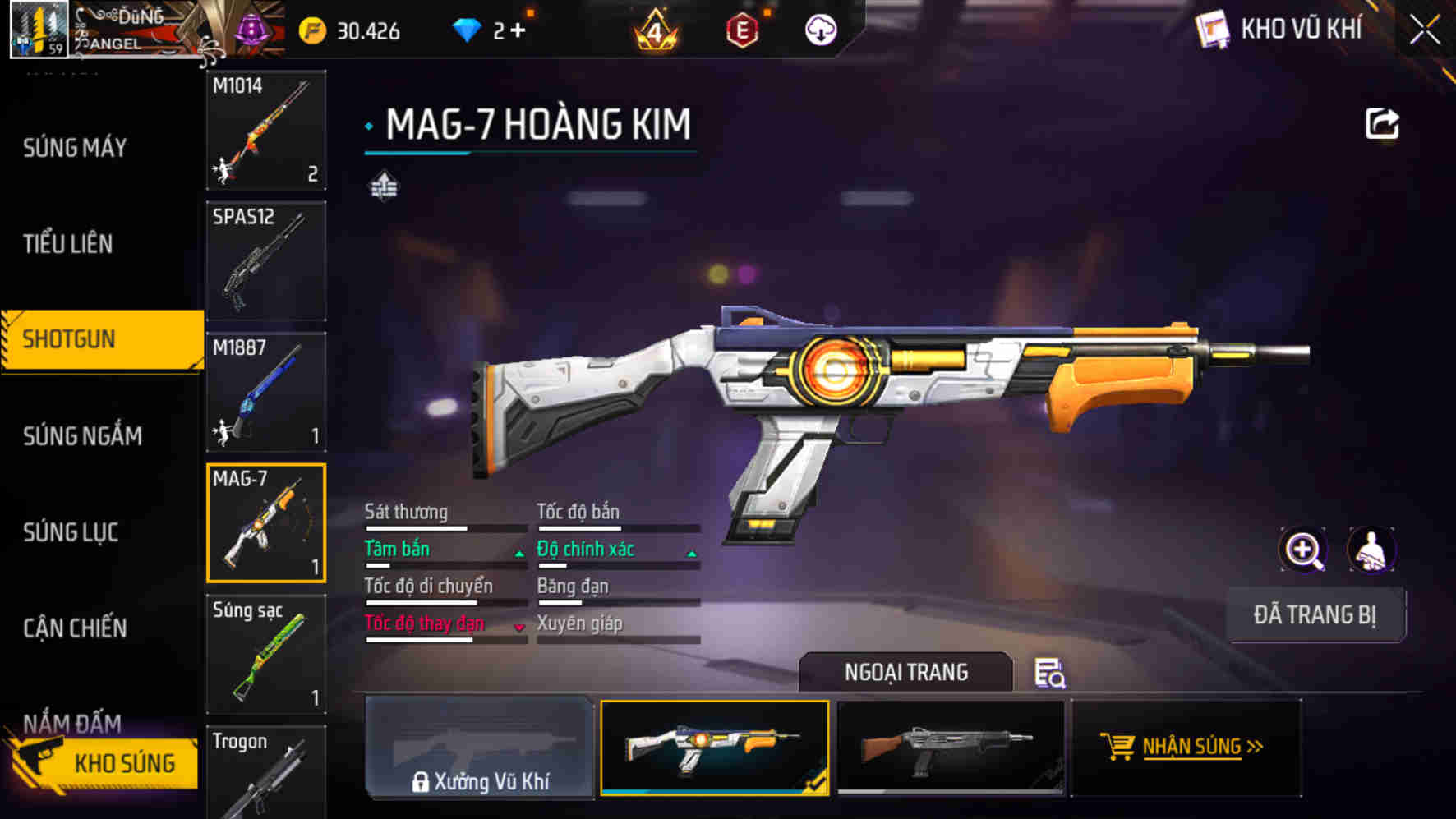Show the SÚNG LỤC weapons
Image resolution: width=1456 pixels, height=819 pixels.
pyautogui.click(x=71, y=532)
